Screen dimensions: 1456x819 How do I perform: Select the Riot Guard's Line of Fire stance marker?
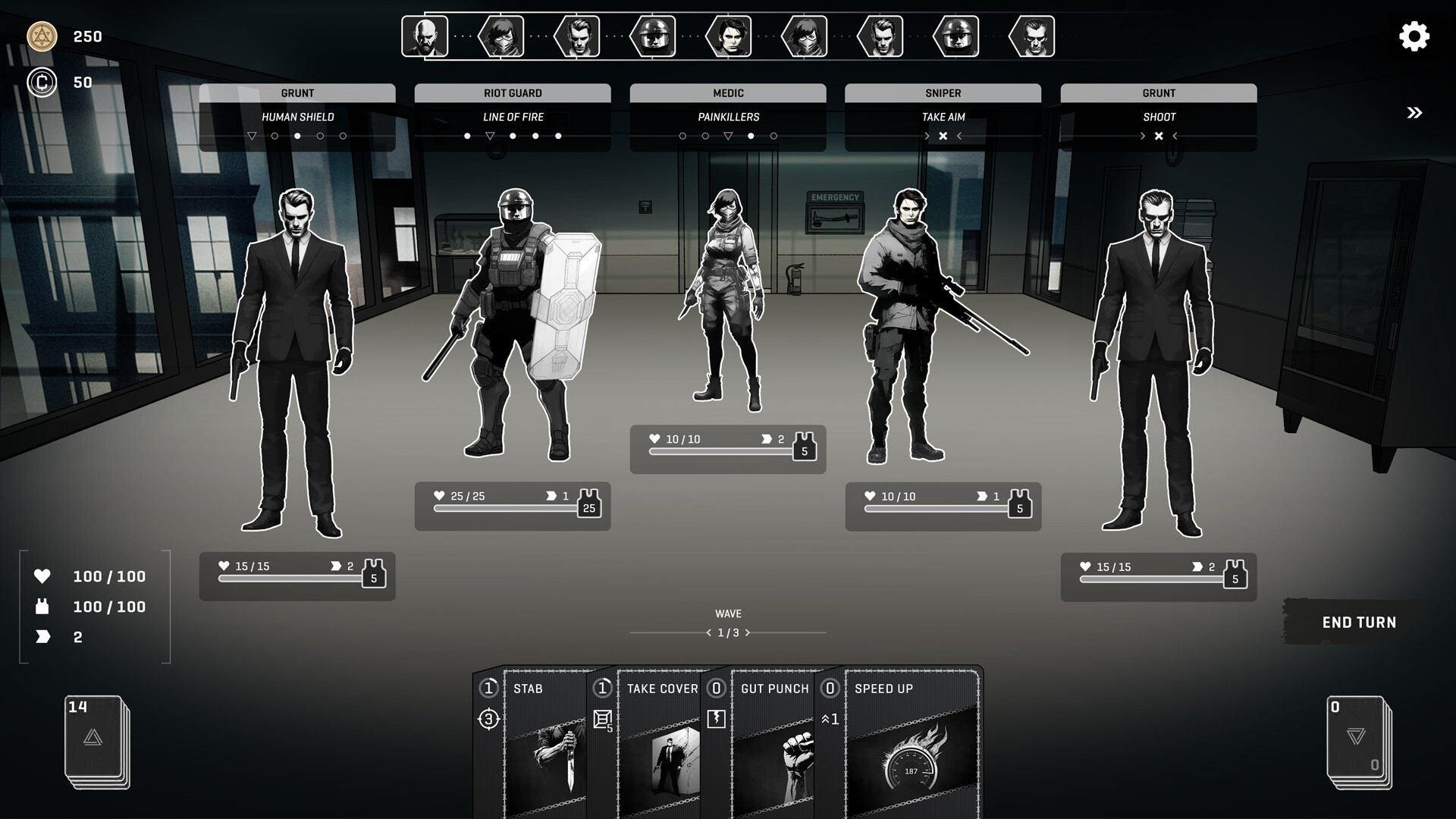(490, 136)
